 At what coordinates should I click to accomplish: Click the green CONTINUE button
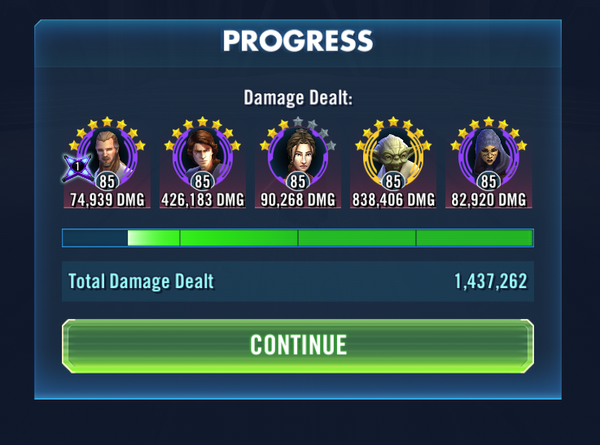point(298,345)
